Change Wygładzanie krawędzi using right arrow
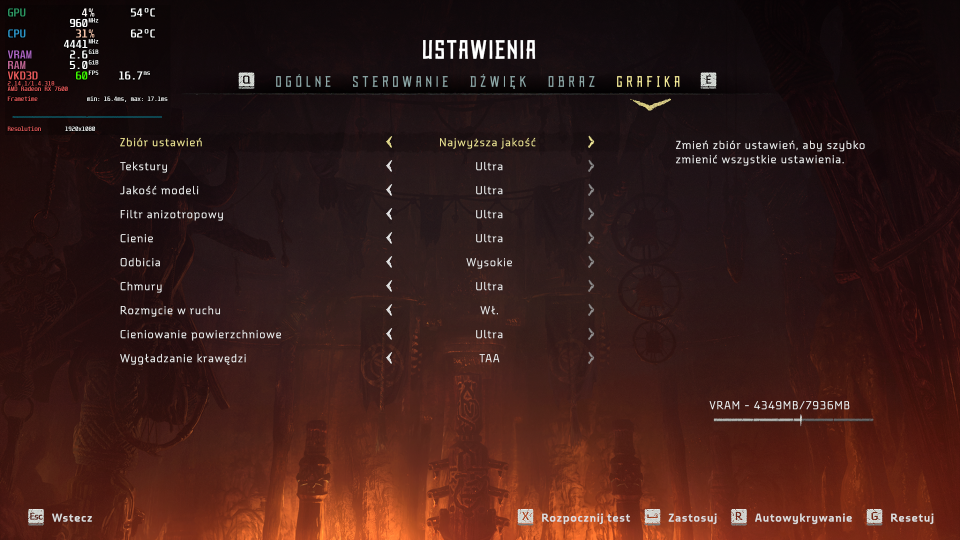This screenshot has width=960, height=540. pyautogui.click(x=591, y=358)
